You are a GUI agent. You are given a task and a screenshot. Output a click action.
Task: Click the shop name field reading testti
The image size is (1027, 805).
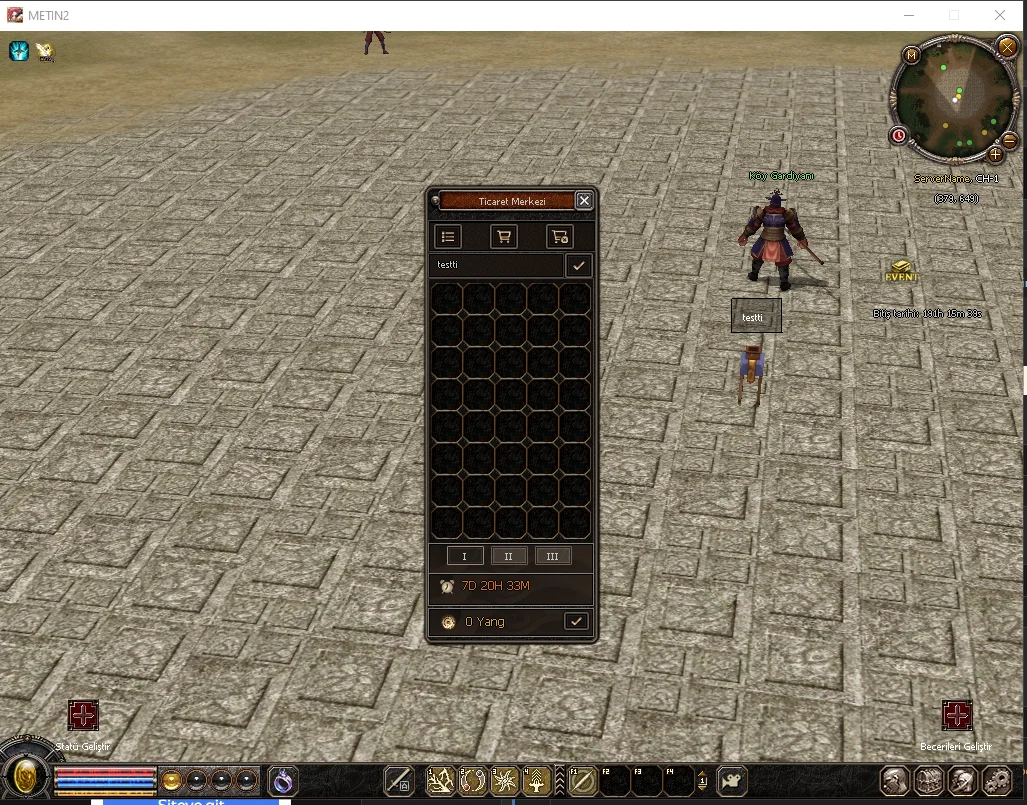pyautogui.click(x=497, y=265)
